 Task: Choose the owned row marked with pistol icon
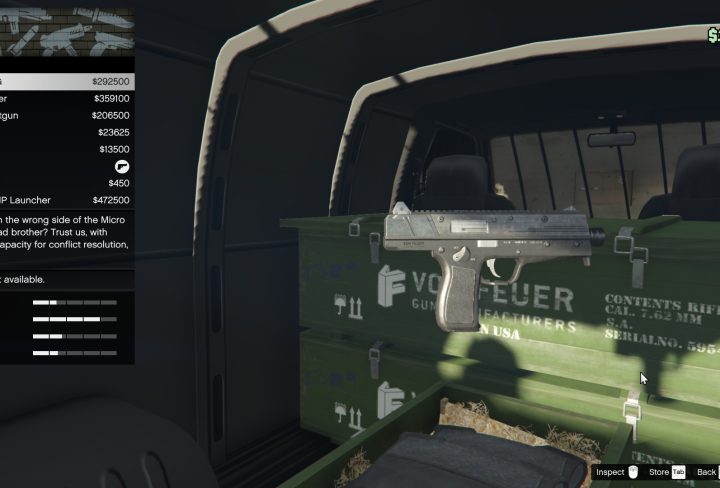[66, 166]
